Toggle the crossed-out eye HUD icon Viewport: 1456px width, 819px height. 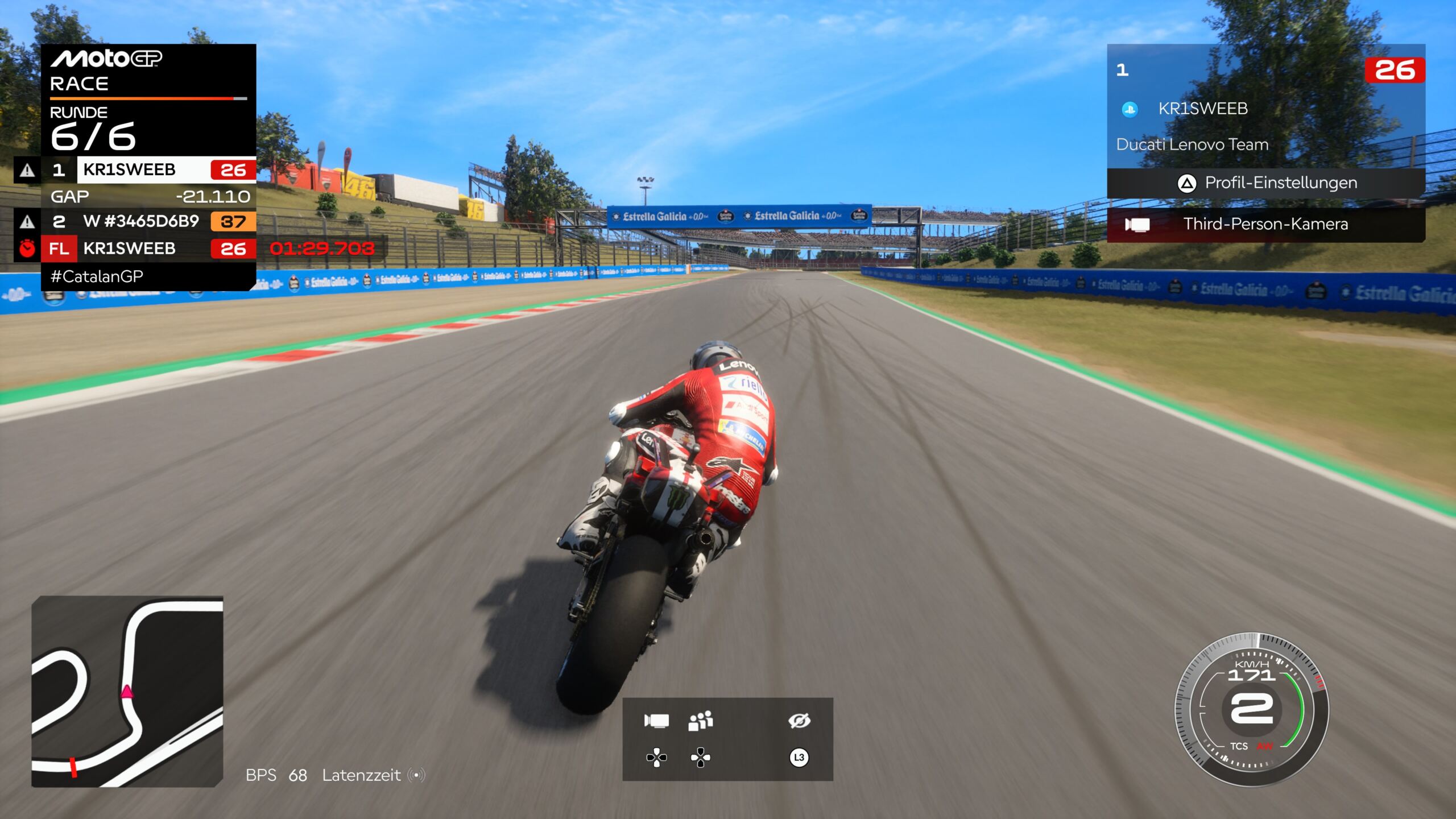click(x=799, y=721)
